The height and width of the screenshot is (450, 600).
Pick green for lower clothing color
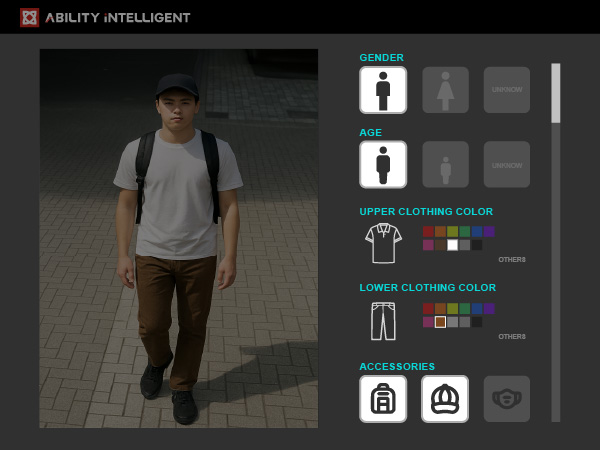click(464, 309)
